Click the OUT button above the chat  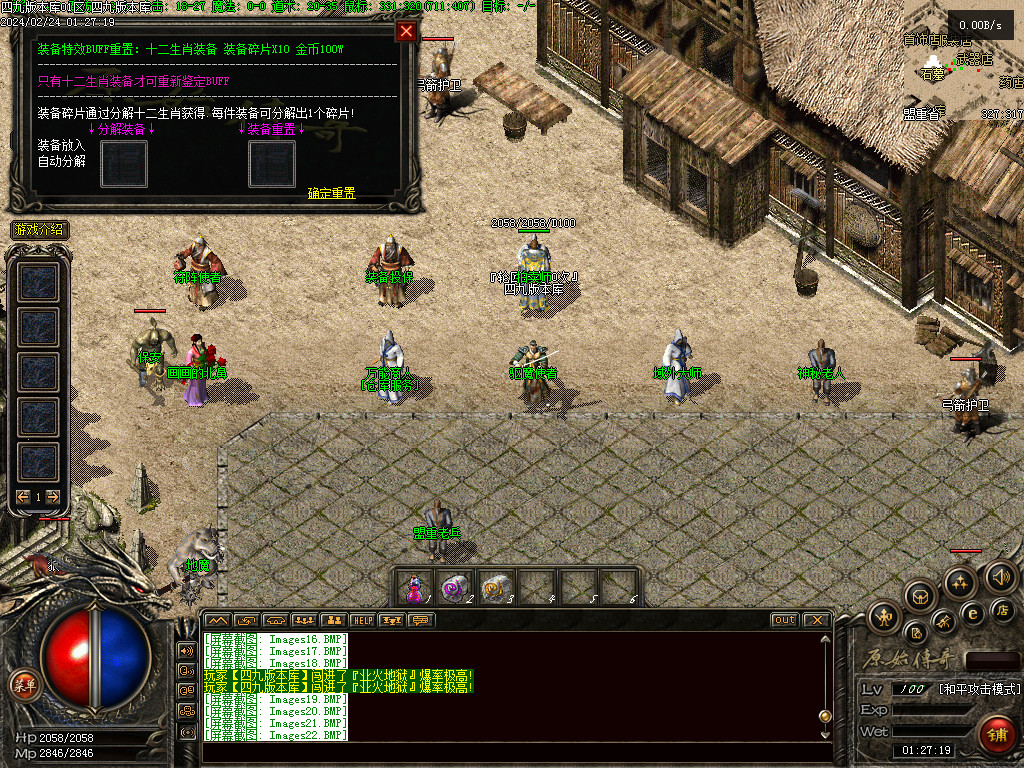pyautogui.click(x=785, y=620)
